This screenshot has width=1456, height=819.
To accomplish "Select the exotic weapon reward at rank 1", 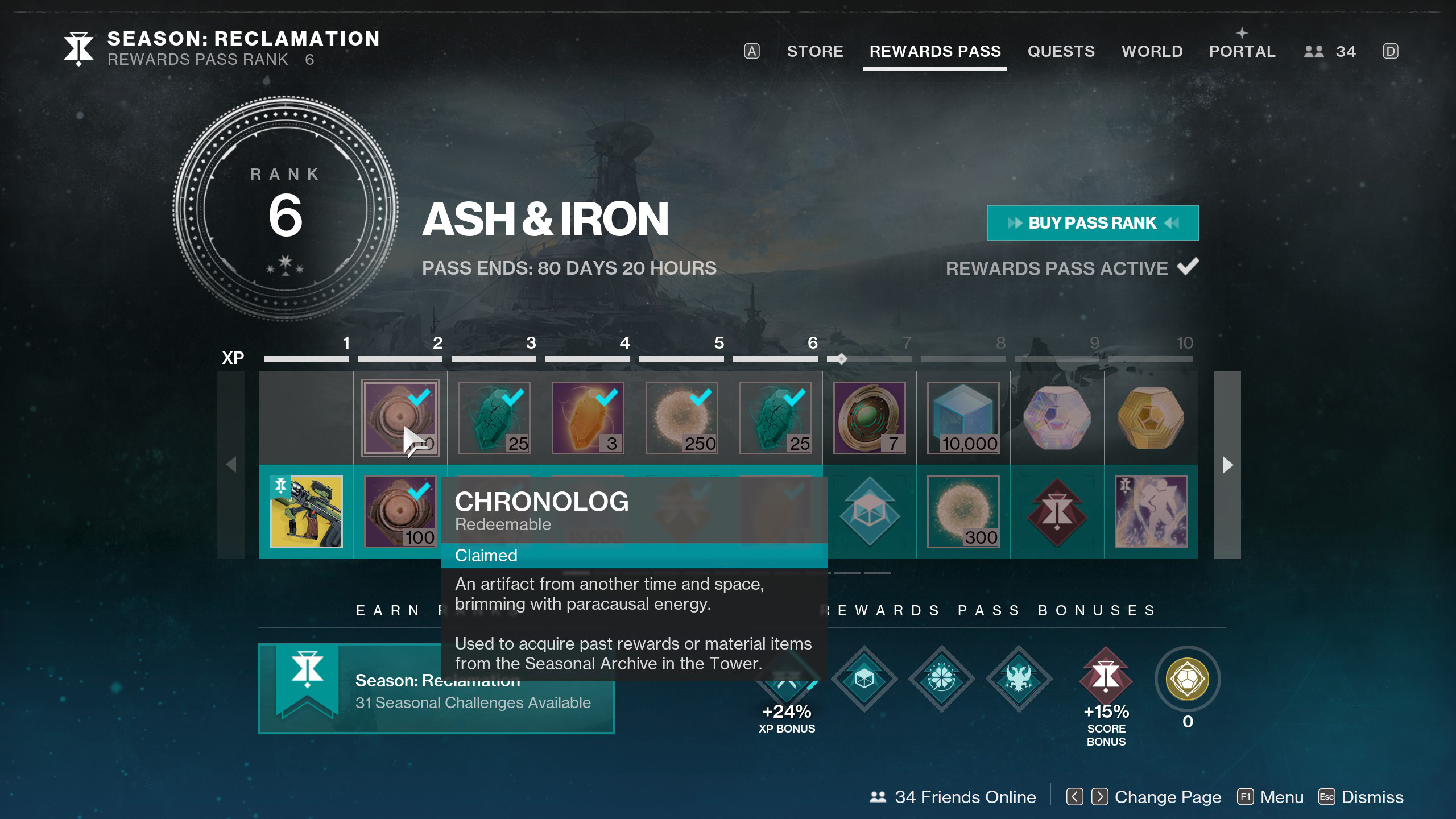I will point(307,512).
